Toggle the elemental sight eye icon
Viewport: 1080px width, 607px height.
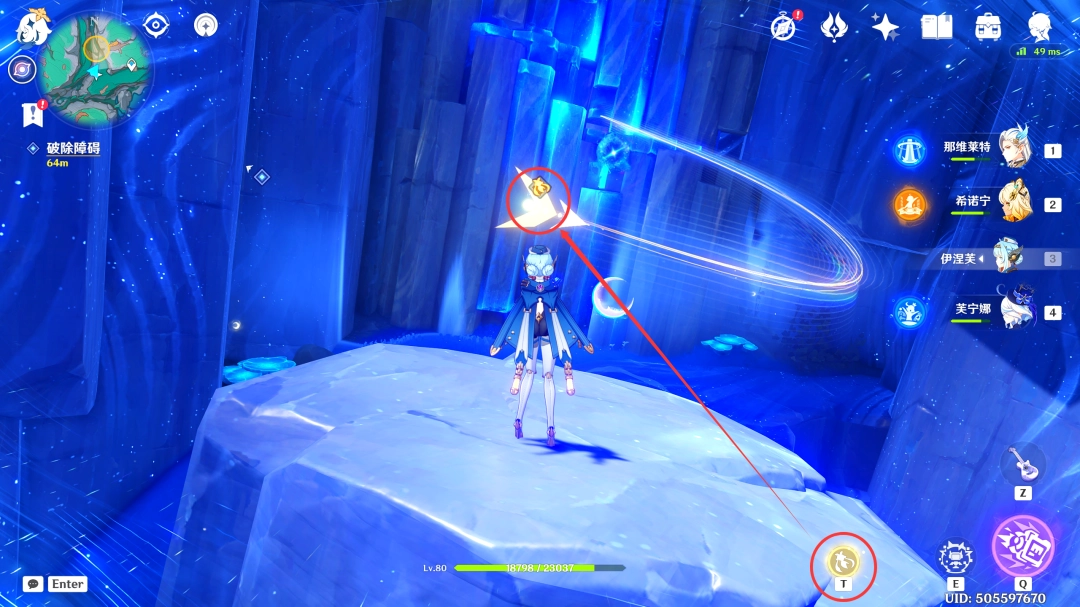(156, 25)
